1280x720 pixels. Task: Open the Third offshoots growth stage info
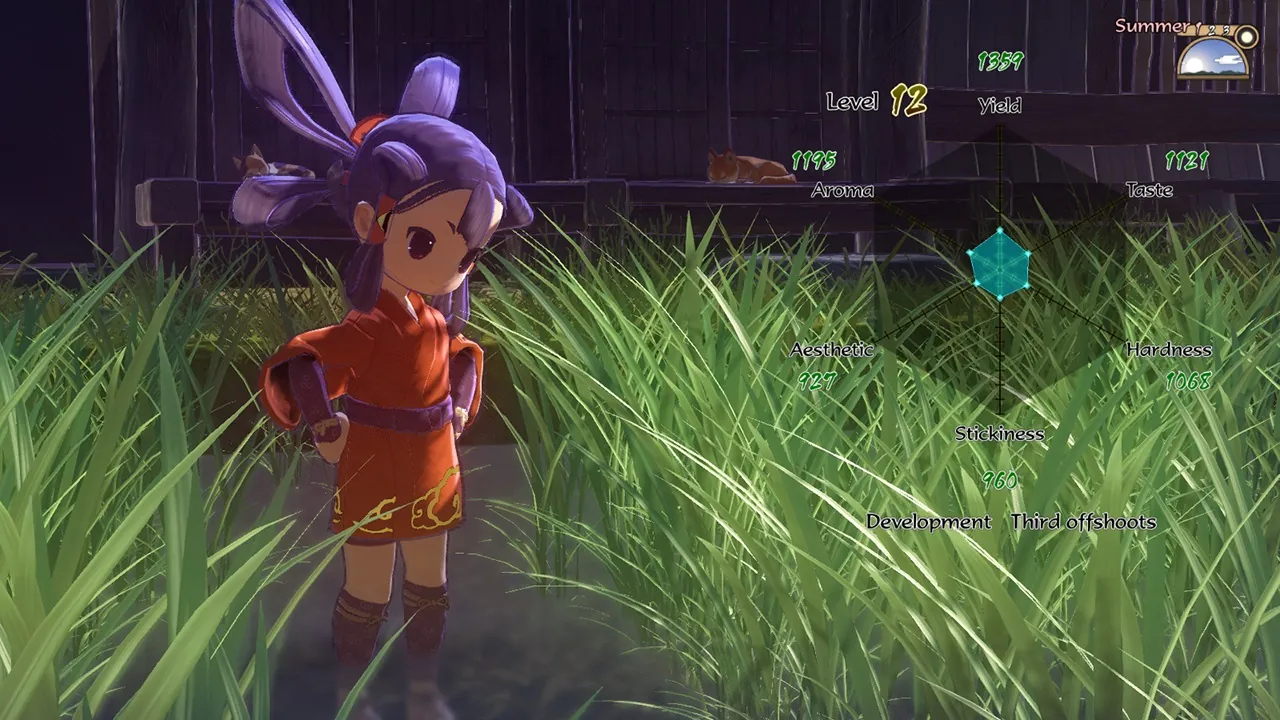1086,521
